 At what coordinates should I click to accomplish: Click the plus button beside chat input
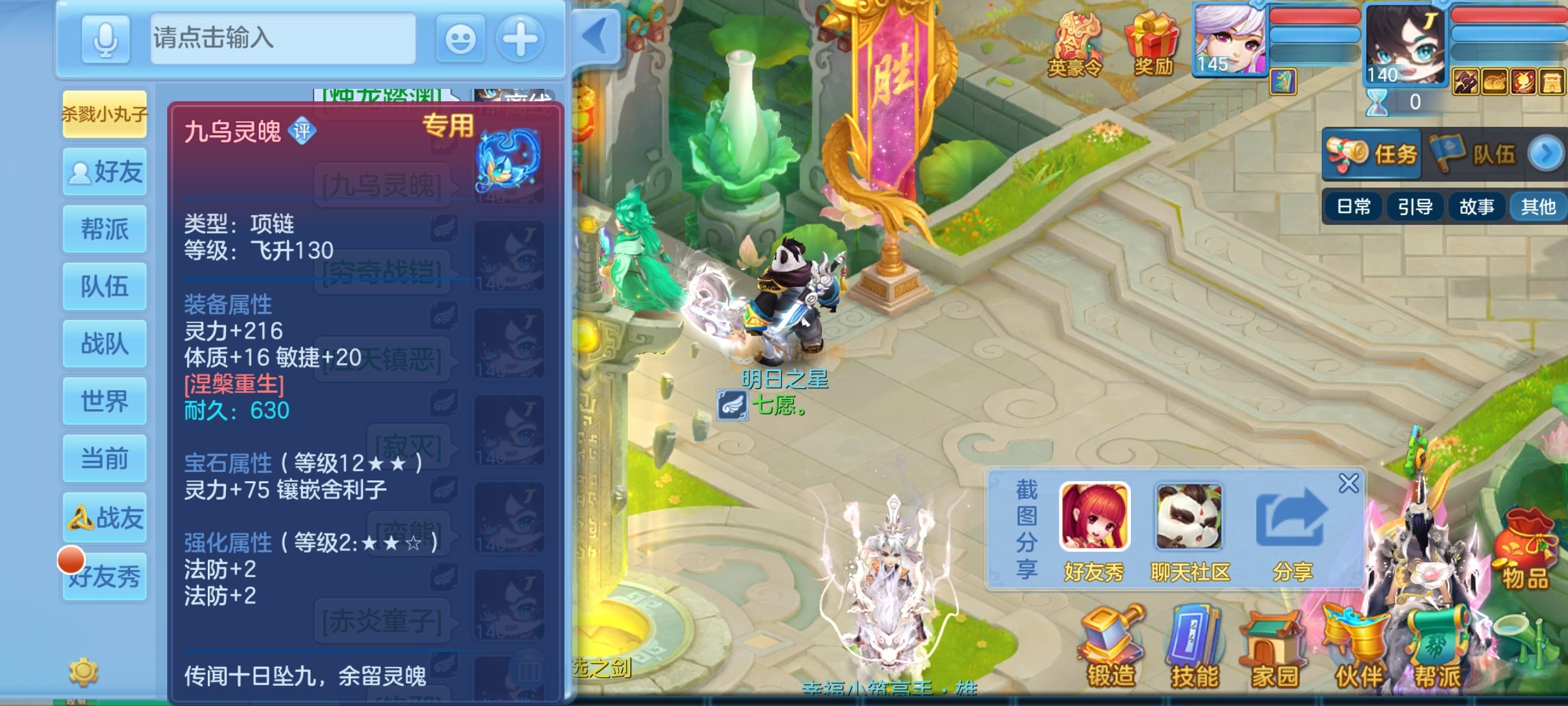point(520,39)
